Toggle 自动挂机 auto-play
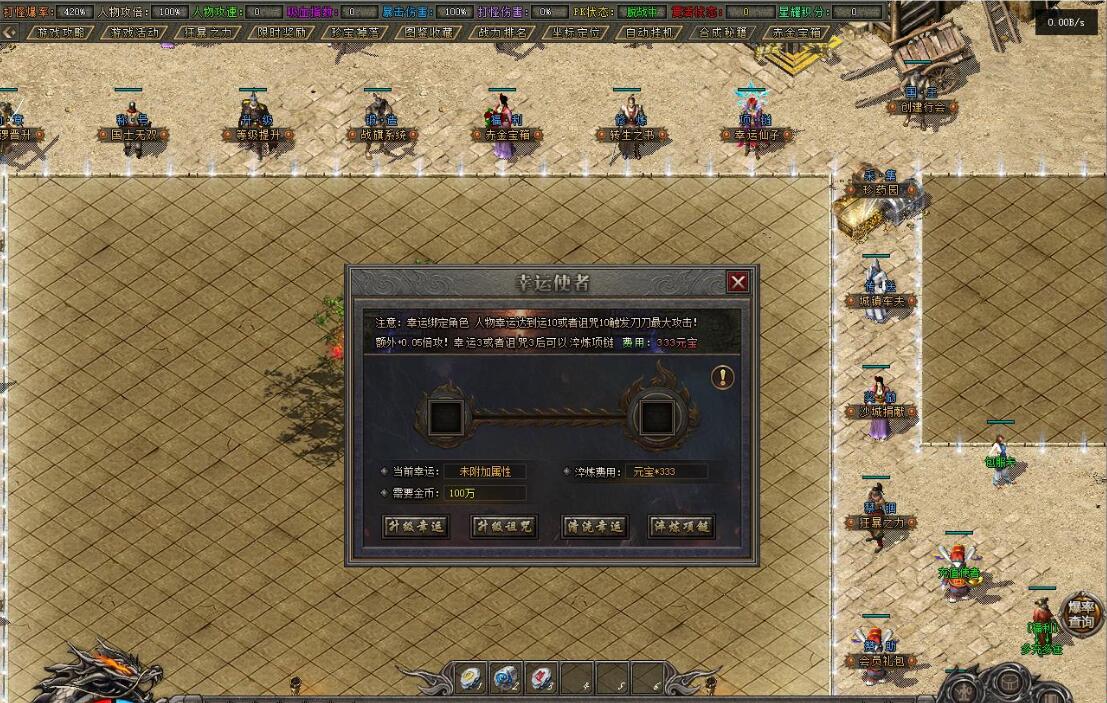 (649, 32)
